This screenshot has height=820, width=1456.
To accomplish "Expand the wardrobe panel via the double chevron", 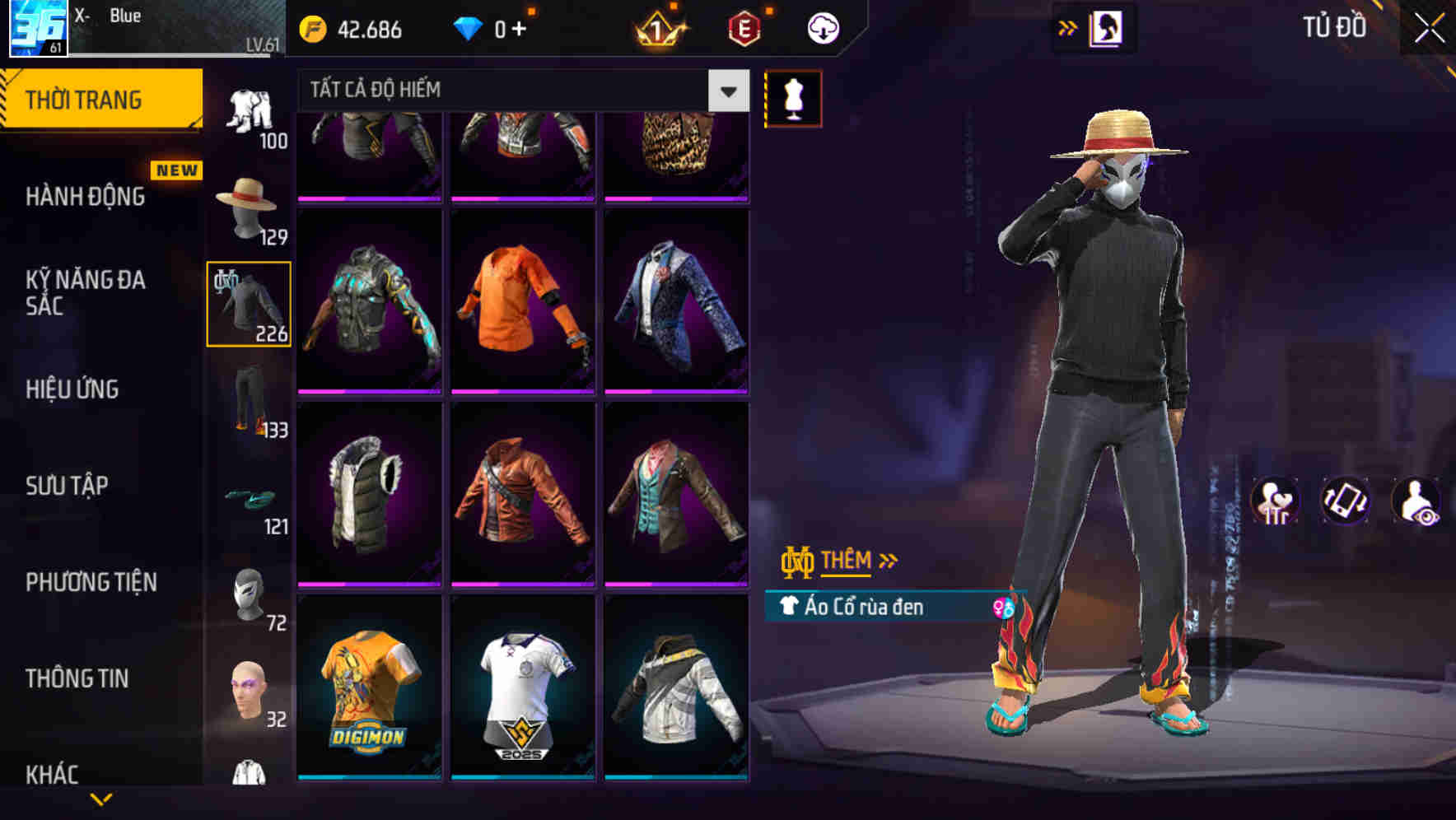I will coord(1068,27).
